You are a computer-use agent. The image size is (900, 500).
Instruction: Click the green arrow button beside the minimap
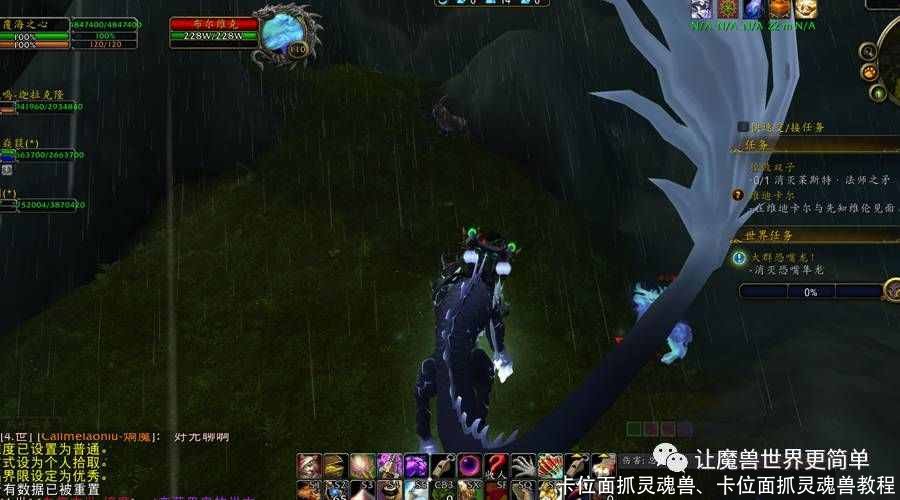878,93
